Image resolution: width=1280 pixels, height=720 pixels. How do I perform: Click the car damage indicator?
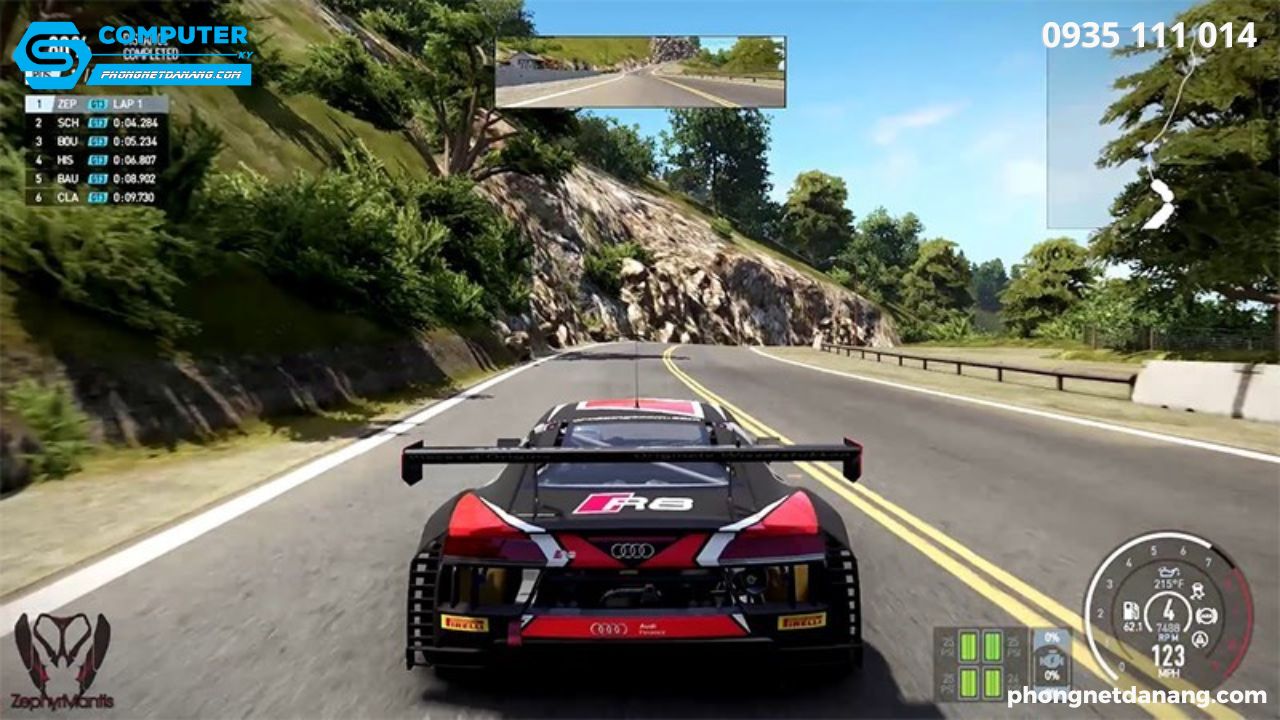click(1050, 663)
